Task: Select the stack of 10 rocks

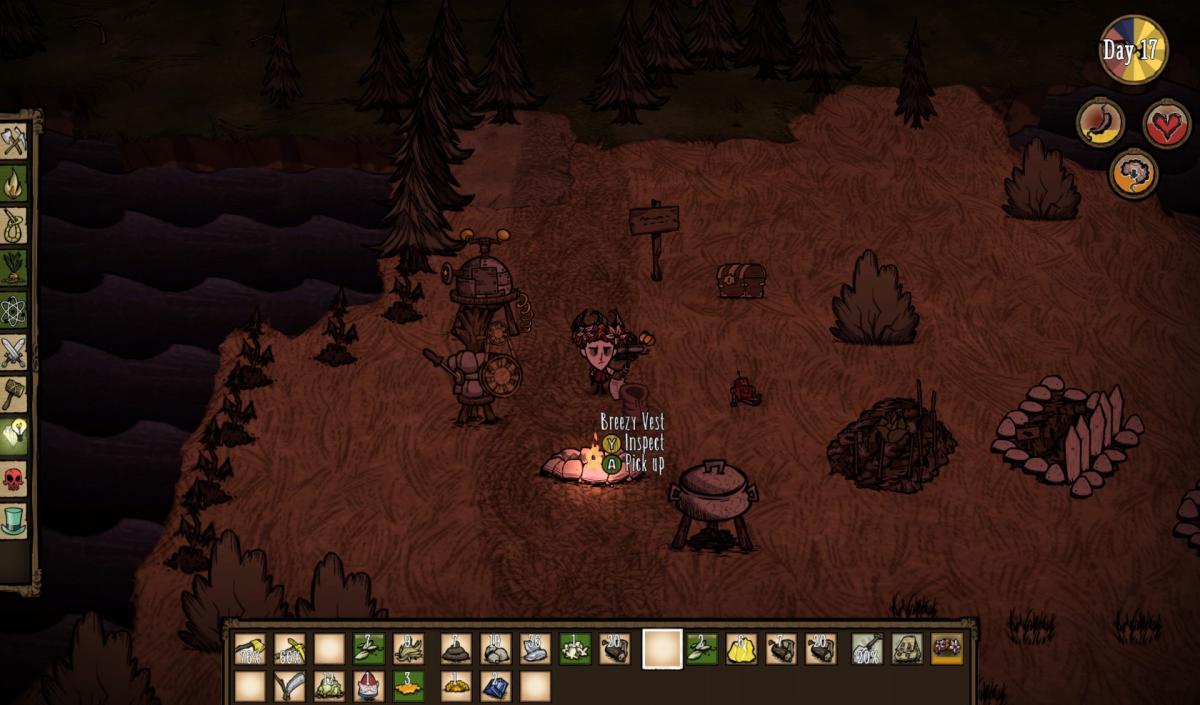Action: point(495,649)
